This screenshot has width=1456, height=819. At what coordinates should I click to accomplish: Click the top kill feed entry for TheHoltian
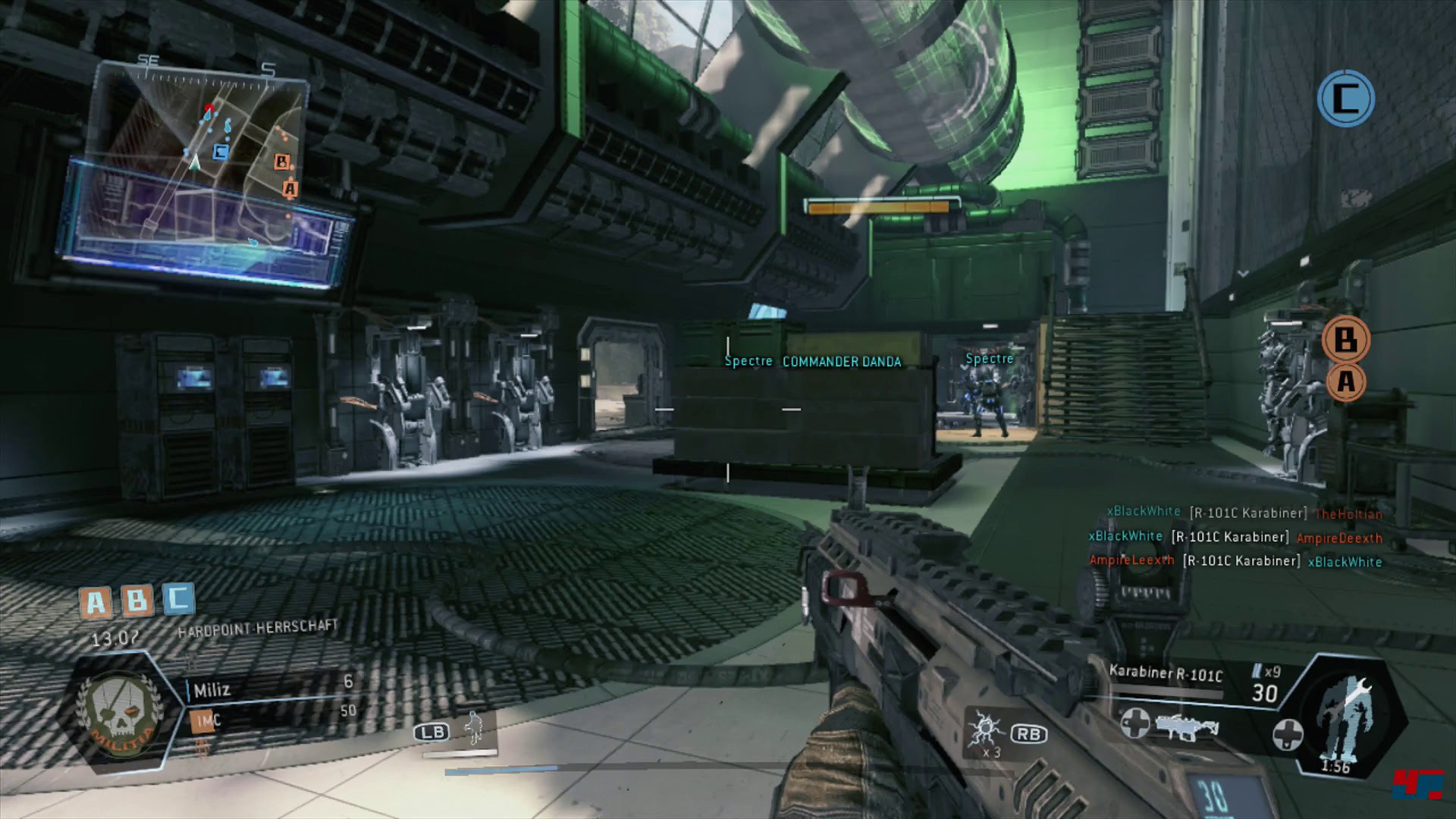coord(1244,513)
